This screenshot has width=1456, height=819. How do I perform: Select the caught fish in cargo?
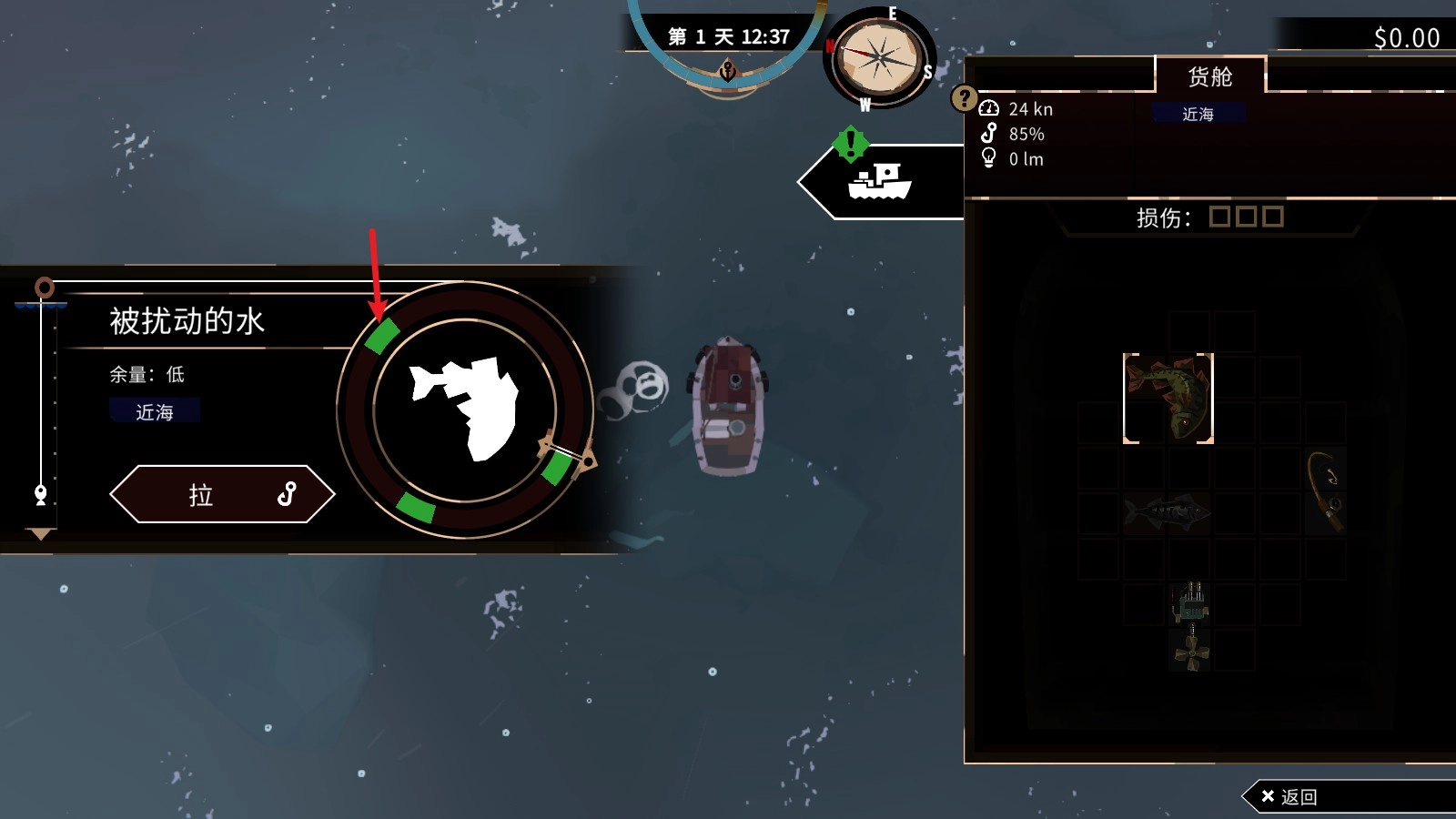(1168, 399)
